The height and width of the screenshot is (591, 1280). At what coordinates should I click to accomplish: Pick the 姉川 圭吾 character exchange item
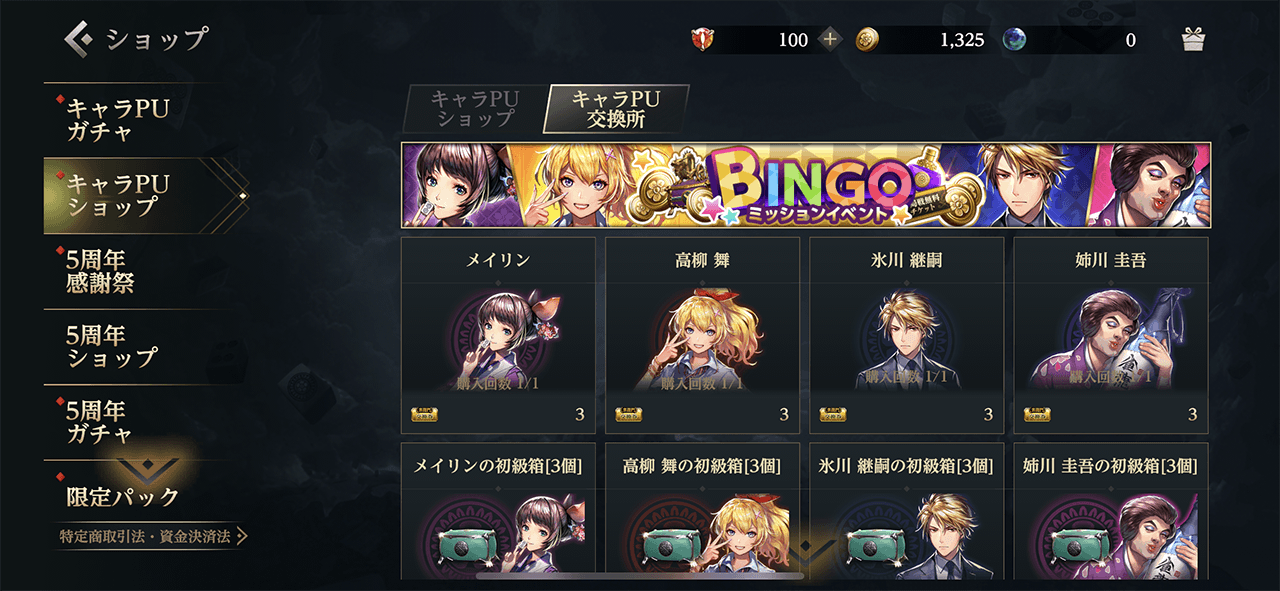(x=1111, y=335)
